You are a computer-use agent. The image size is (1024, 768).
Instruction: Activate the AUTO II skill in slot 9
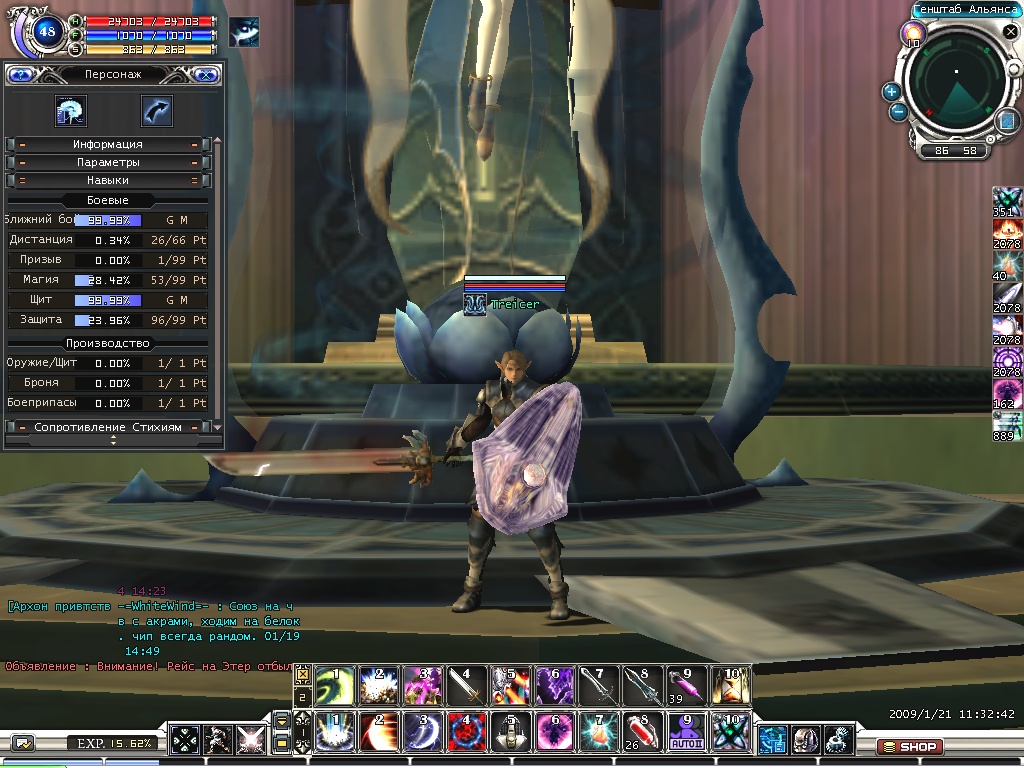(687, 731)
